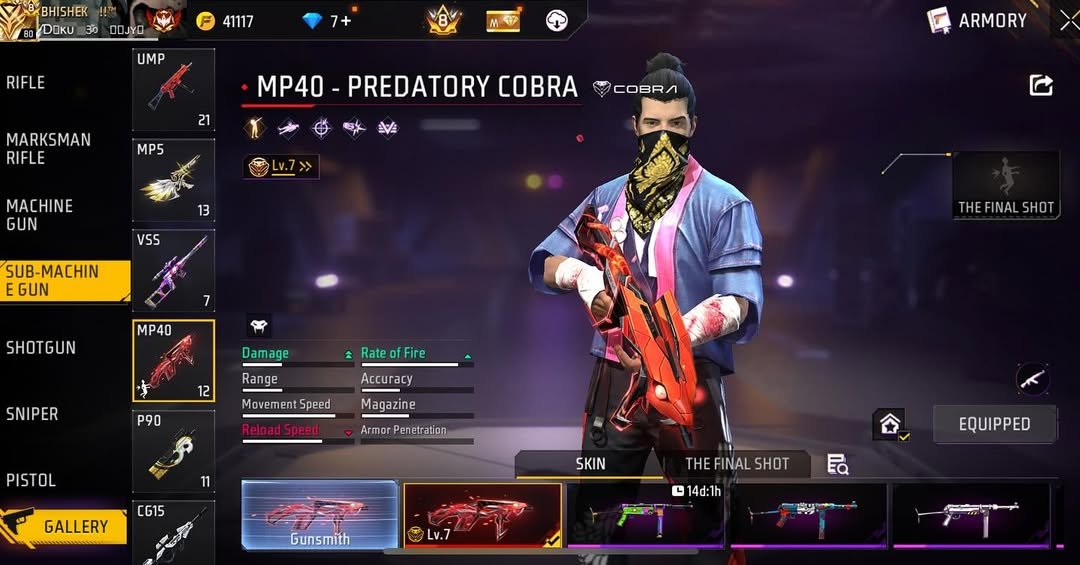The height and width of the screenshot is (565, 1080).
Task: Share the skin using share icon
Action: (x=1041, y=86)
